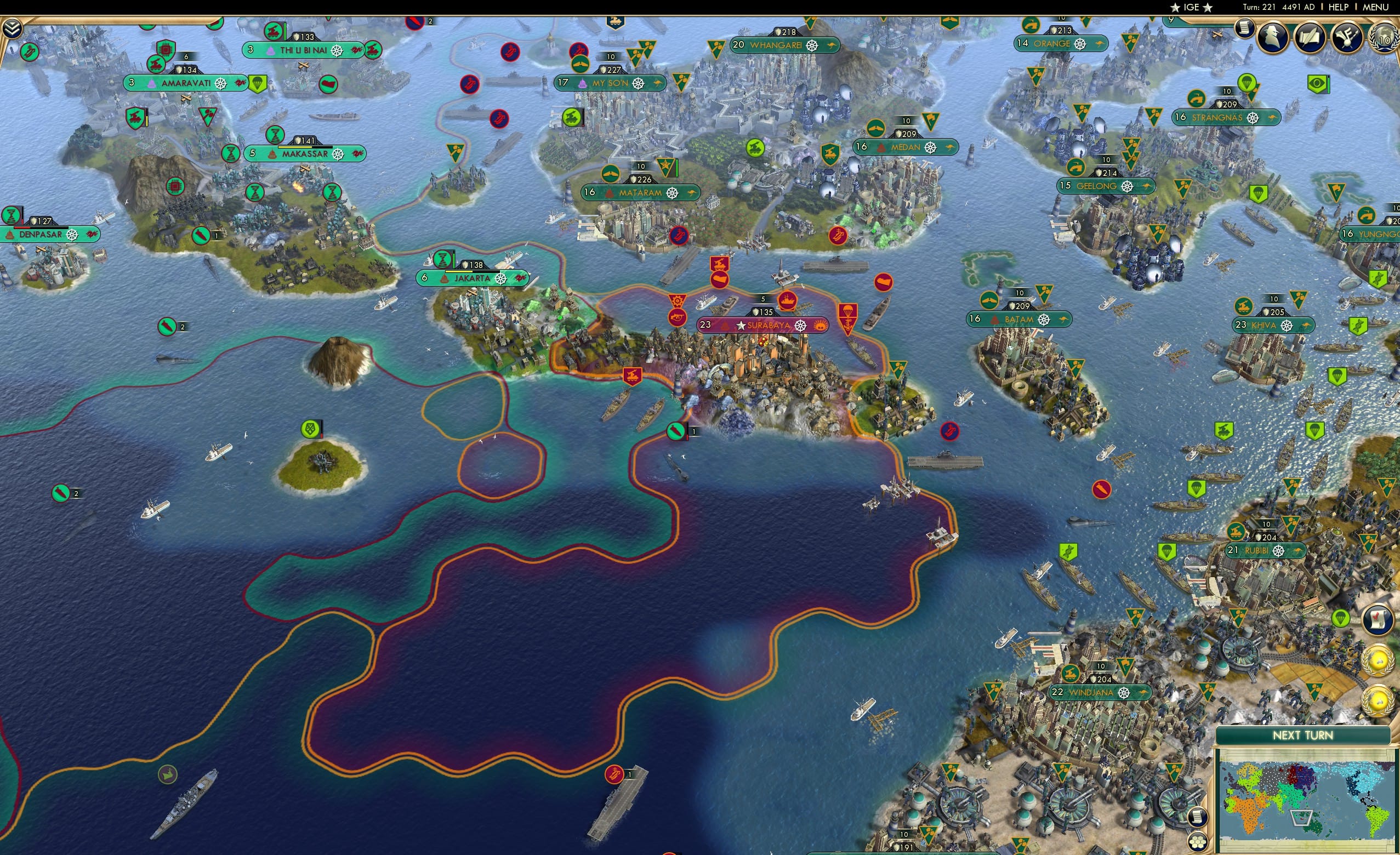Open the MENU in the top bar
The height and width of the screenshot is (855, 1400).
(1375, 7)
